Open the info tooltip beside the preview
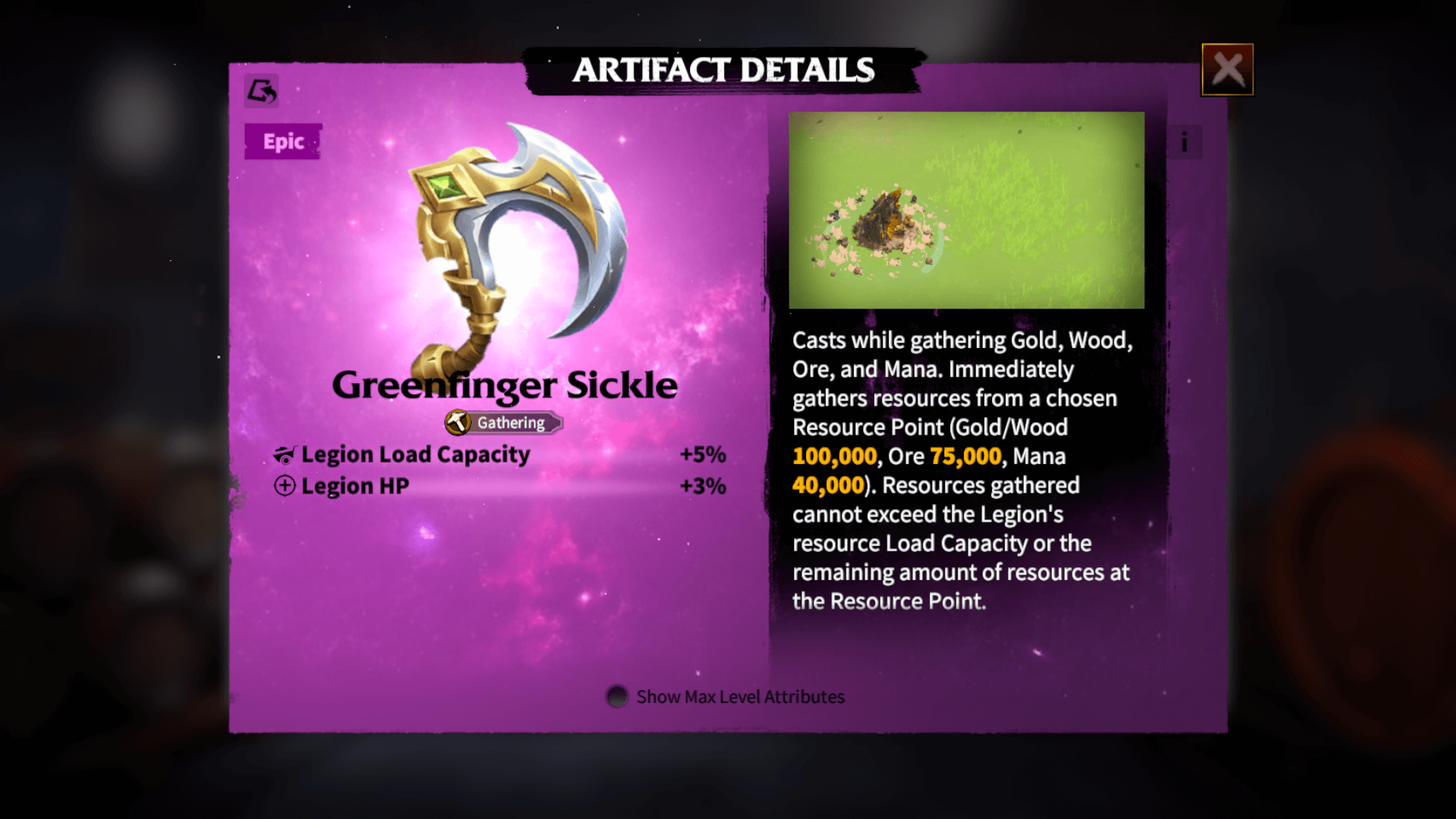This screenshot has height=819, width=1456. click(1186, 141)
